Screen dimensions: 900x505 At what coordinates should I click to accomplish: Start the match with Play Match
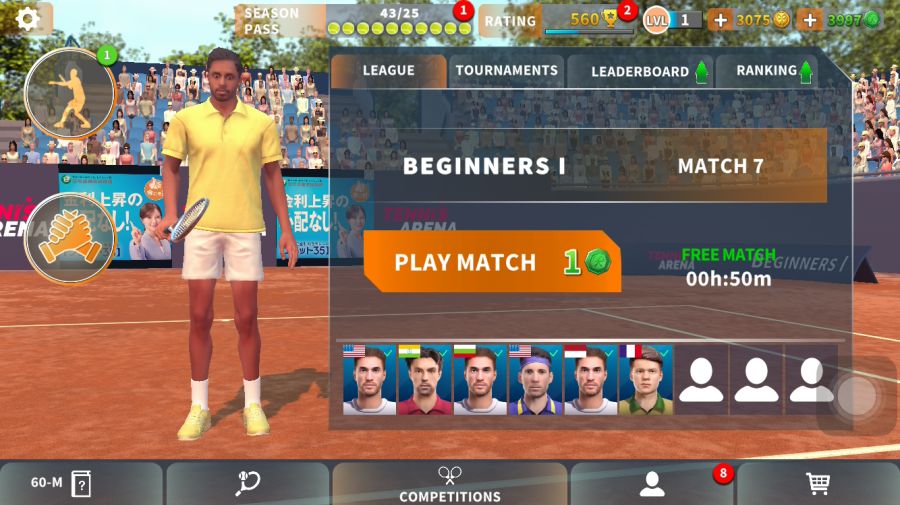491,262
